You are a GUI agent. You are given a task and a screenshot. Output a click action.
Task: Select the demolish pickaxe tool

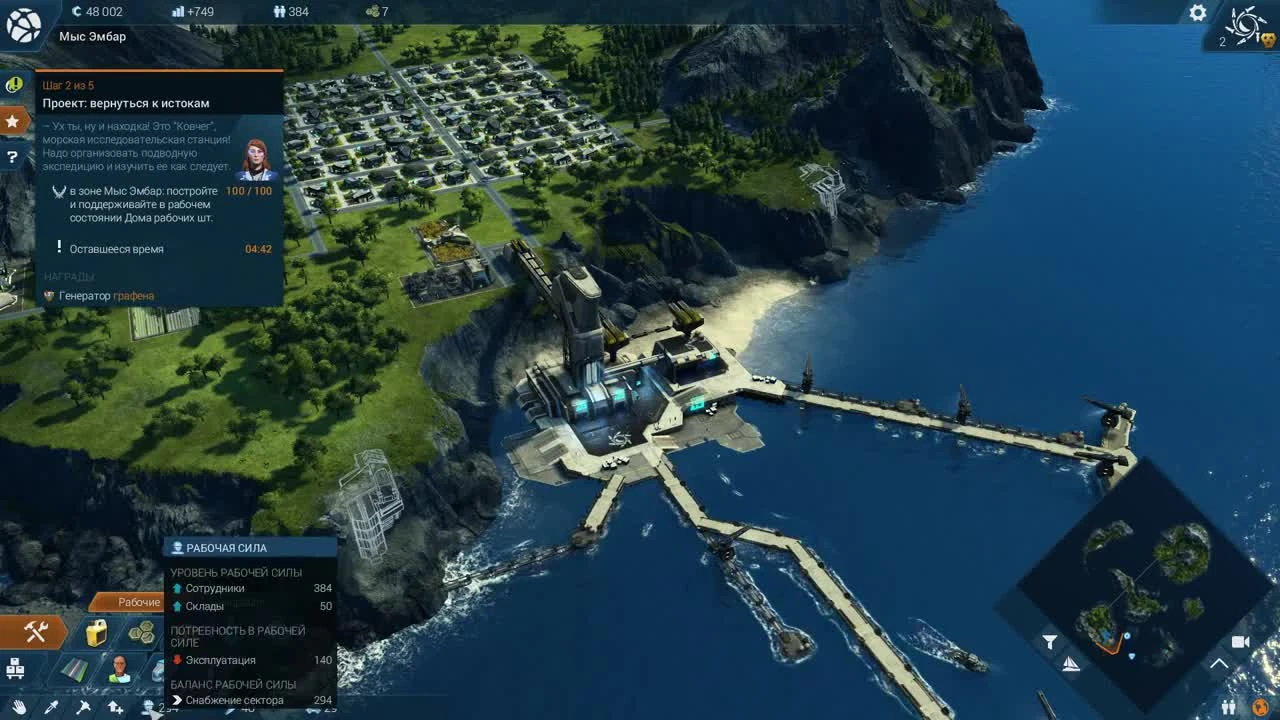(82, 707)
